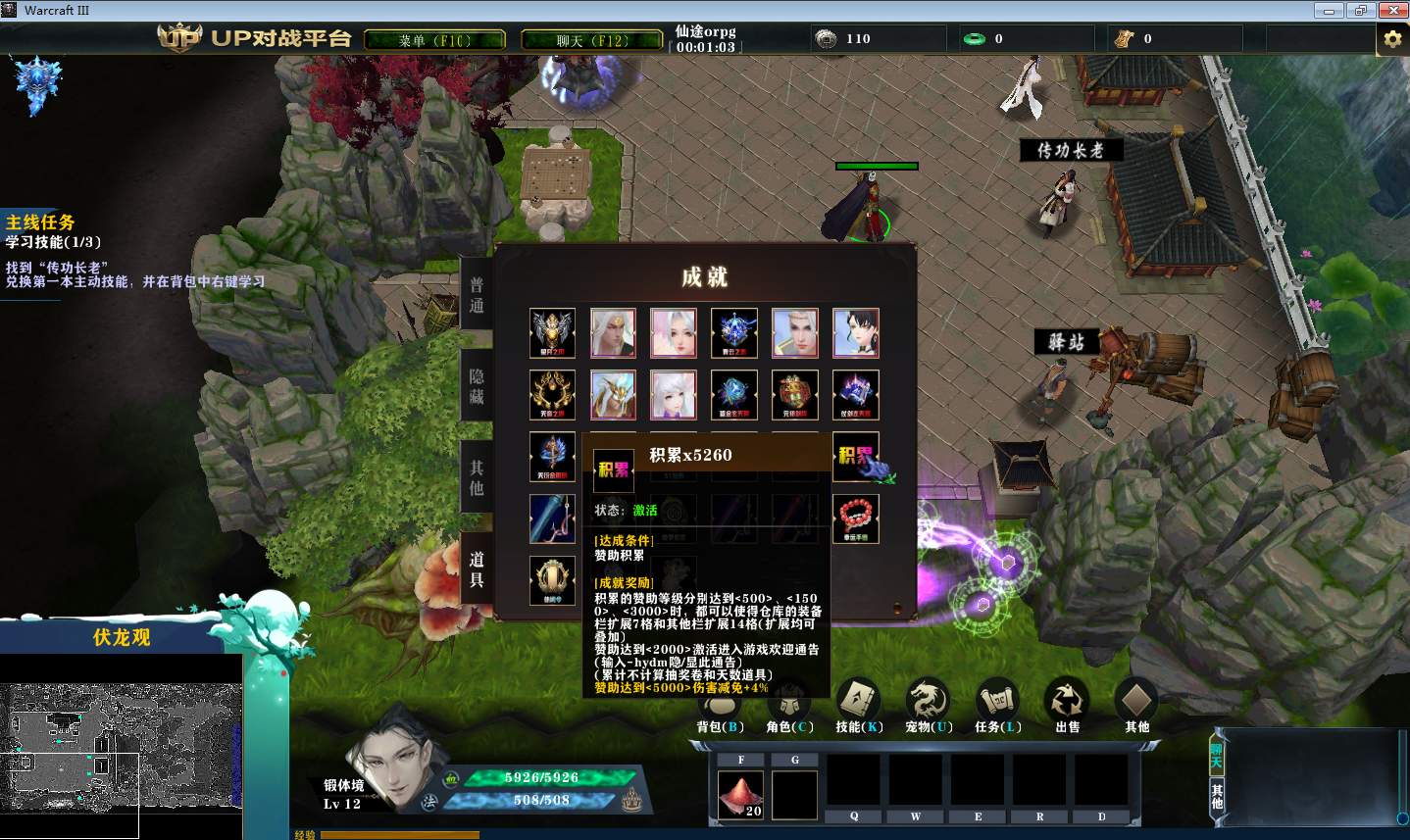Use the red powder item in slot F
1410x840 pixels.
point(741,794)
